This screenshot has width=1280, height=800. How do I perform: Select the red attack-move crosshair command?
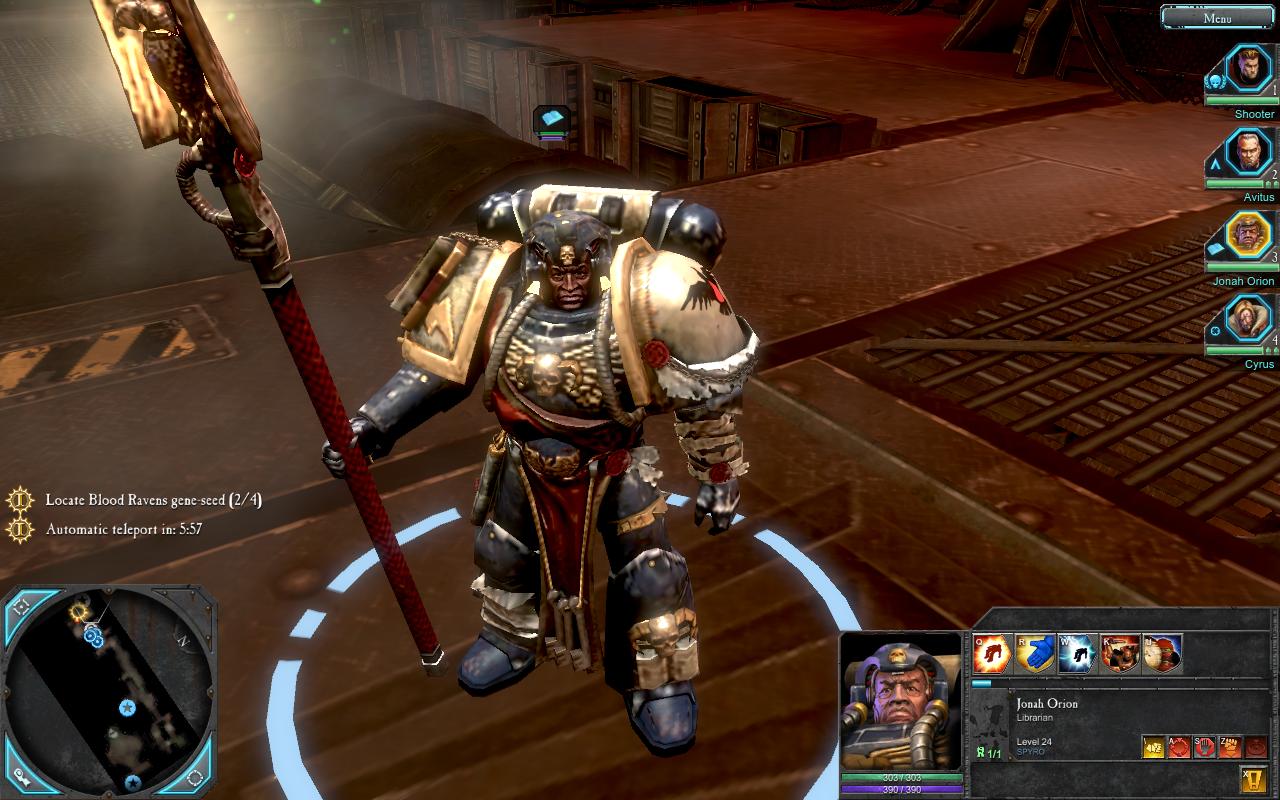1180,747
